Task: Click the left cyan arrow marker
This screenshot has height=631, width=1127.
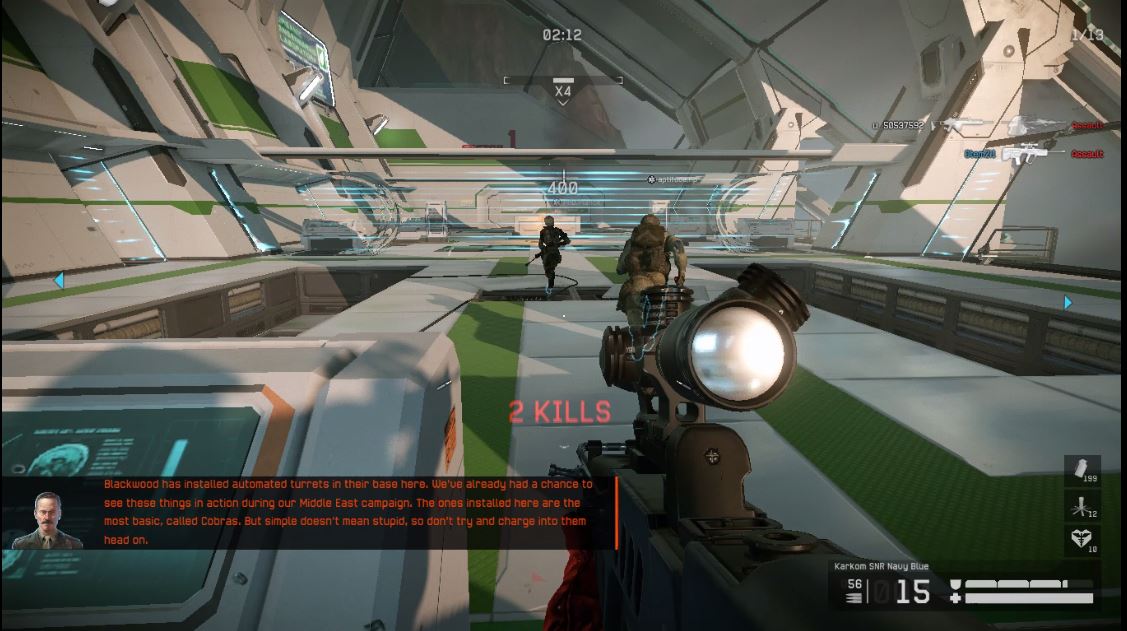Action: click(x=58, y=281)
